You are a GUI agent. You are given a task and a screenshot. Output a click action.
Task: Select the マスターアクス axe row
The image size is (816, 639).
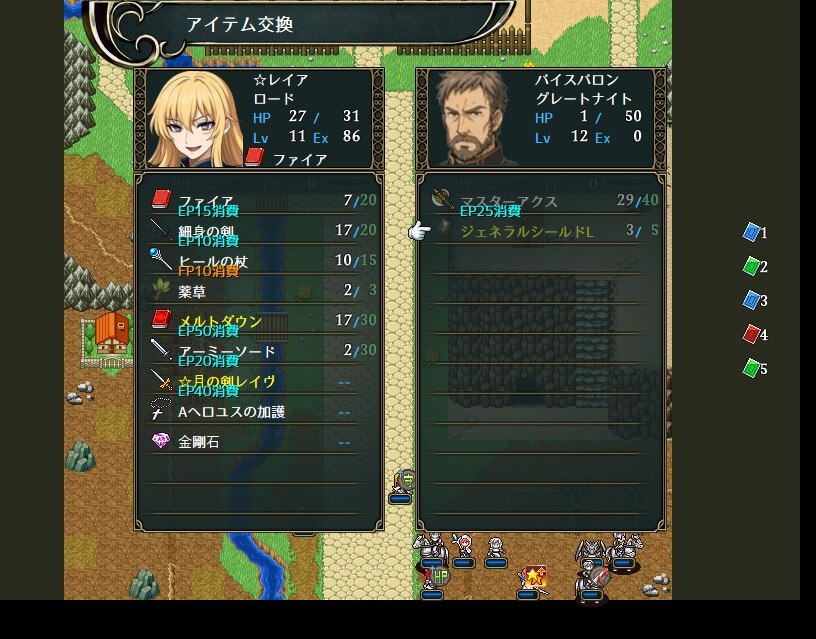click(x=540, y=201)
